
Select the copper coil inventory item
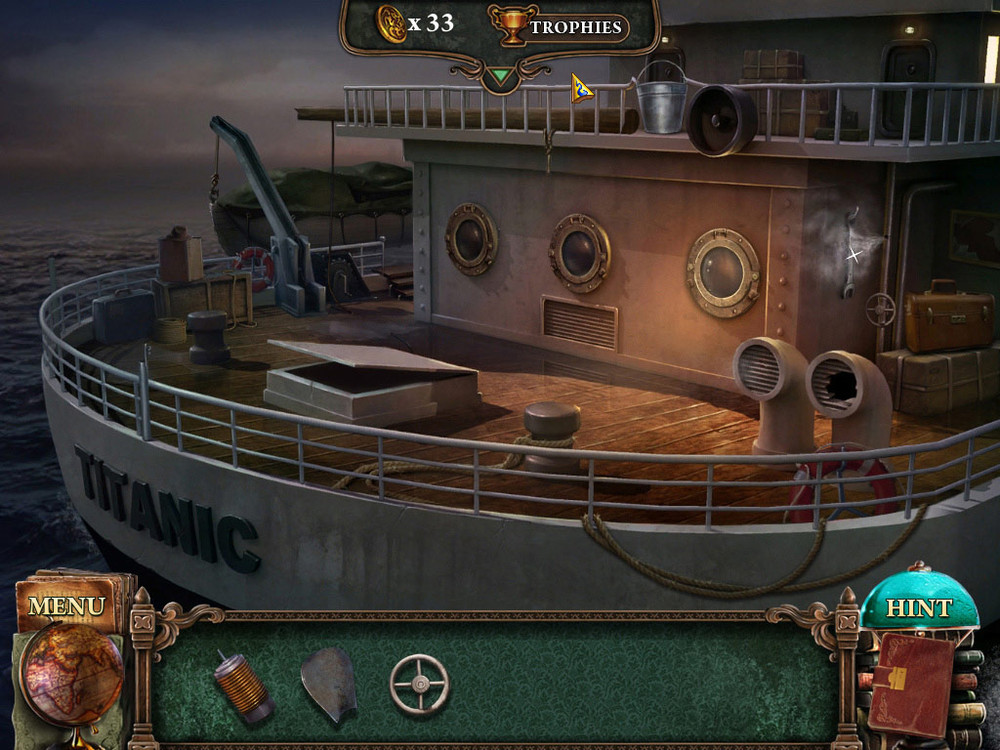tap(243, 687)
